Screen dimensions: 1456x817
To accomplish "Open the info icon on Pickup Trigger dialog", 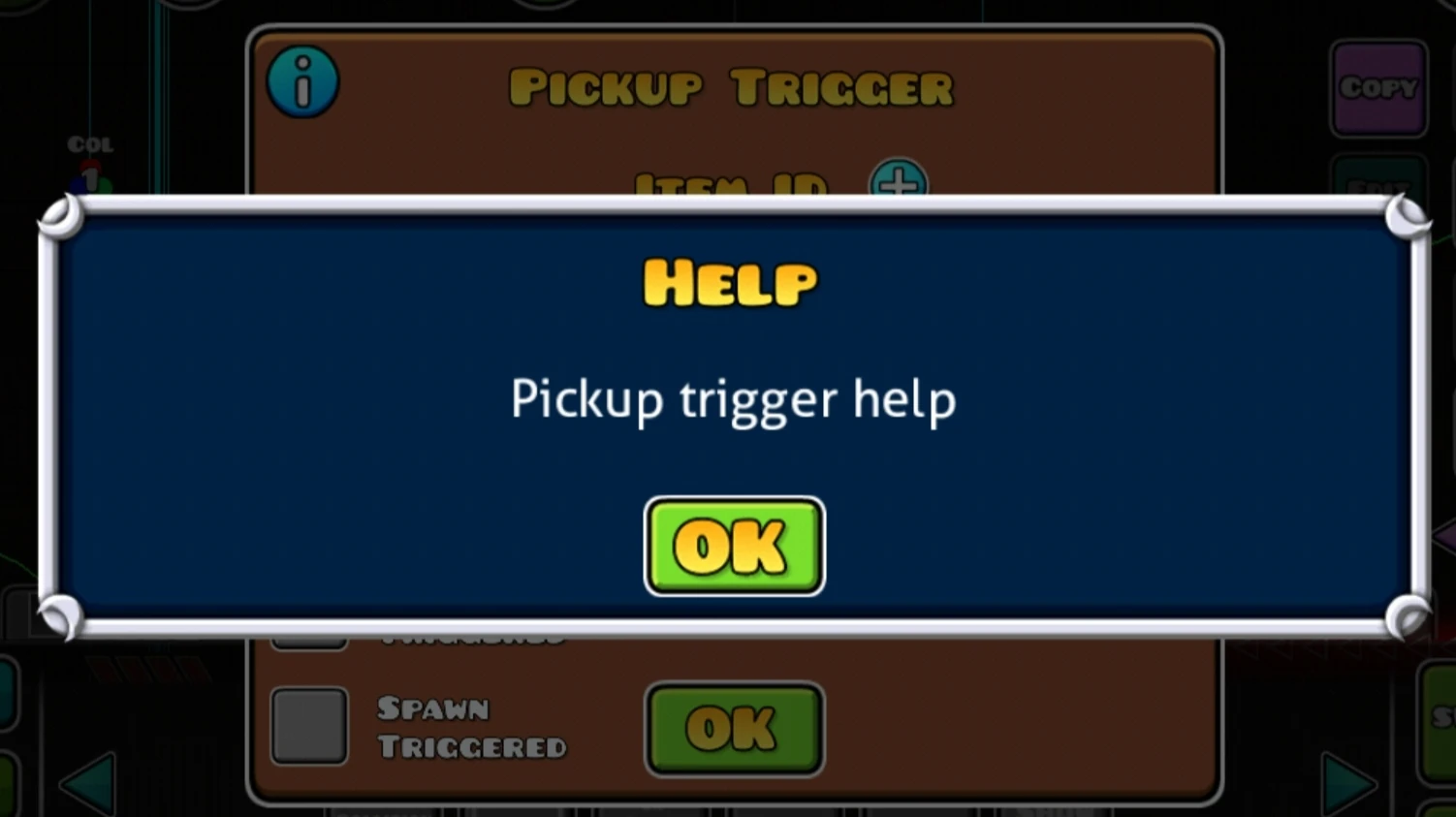I will [x=302, y=82].
